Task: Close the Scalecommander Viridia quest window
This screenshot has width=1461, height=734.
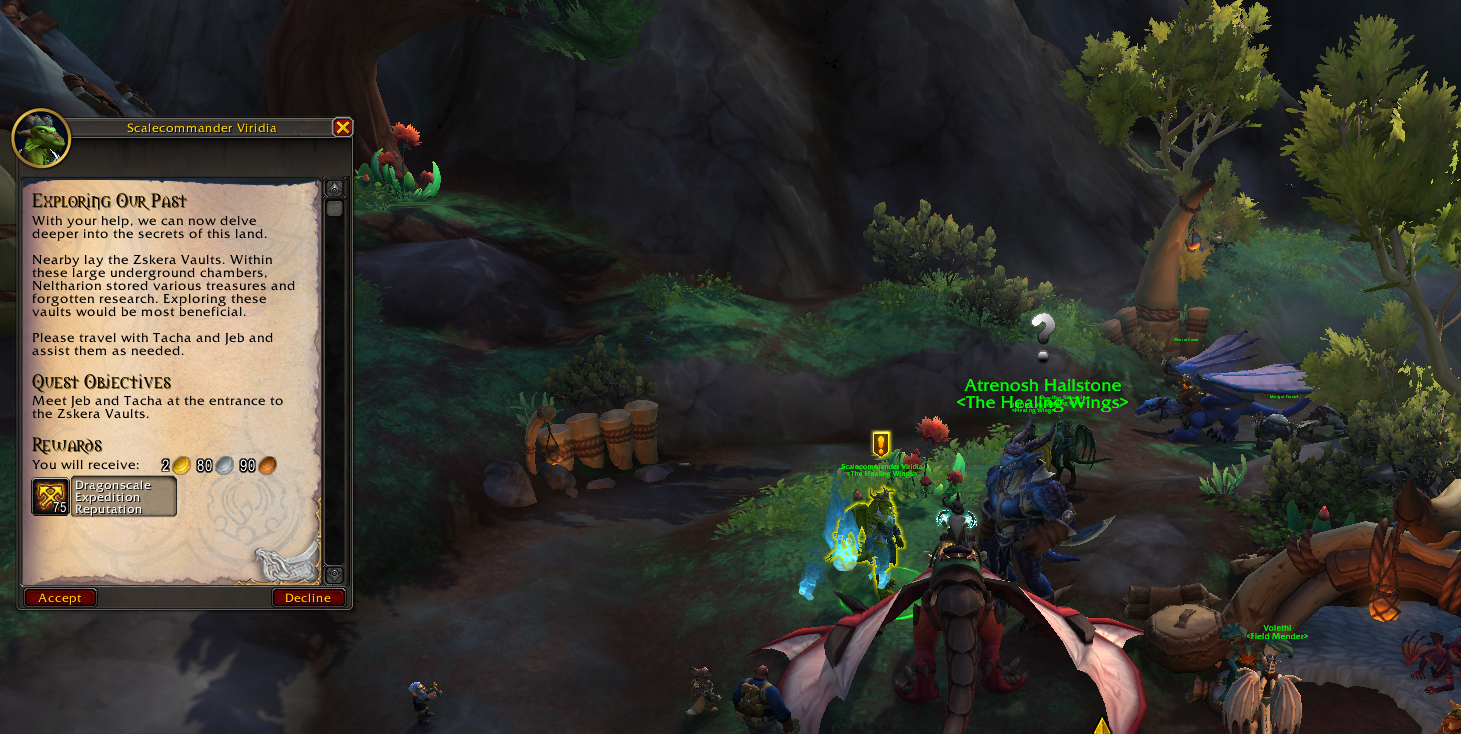Action: 342,127
